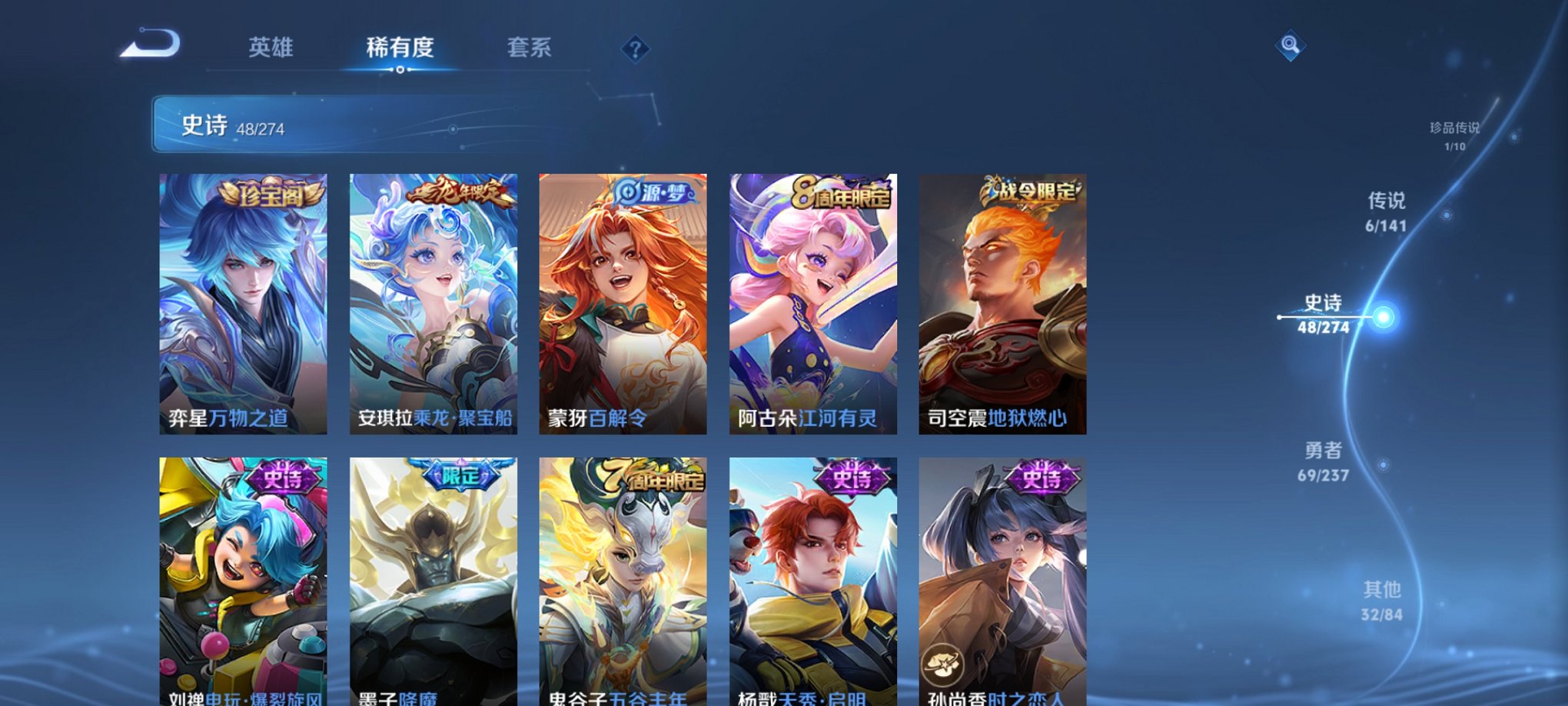
Task: Open search with the magnifier icon
Action: (x=1291, y=46)
